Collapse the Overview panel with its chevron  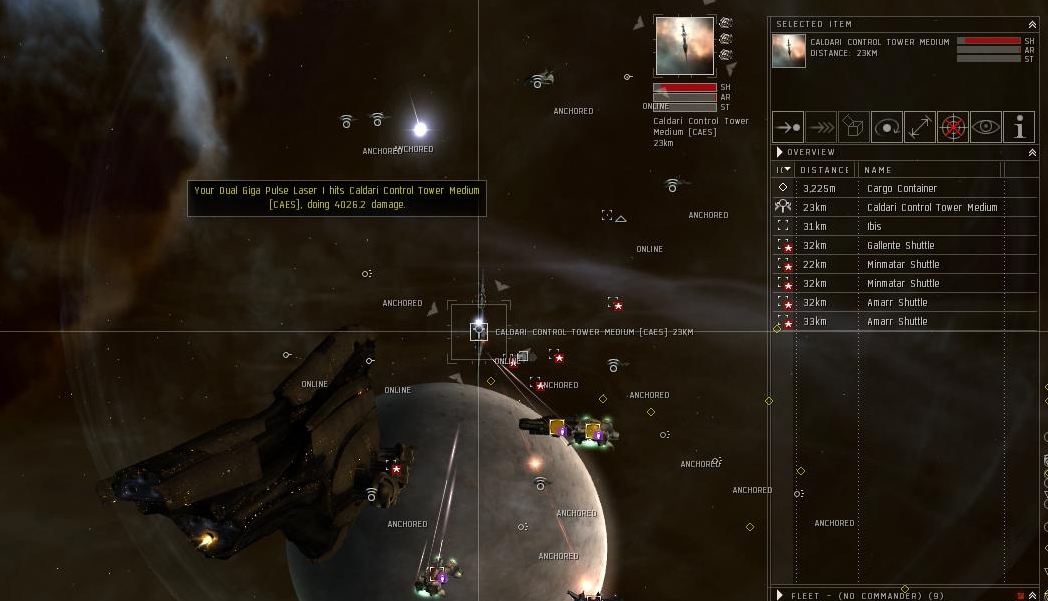1032,152
